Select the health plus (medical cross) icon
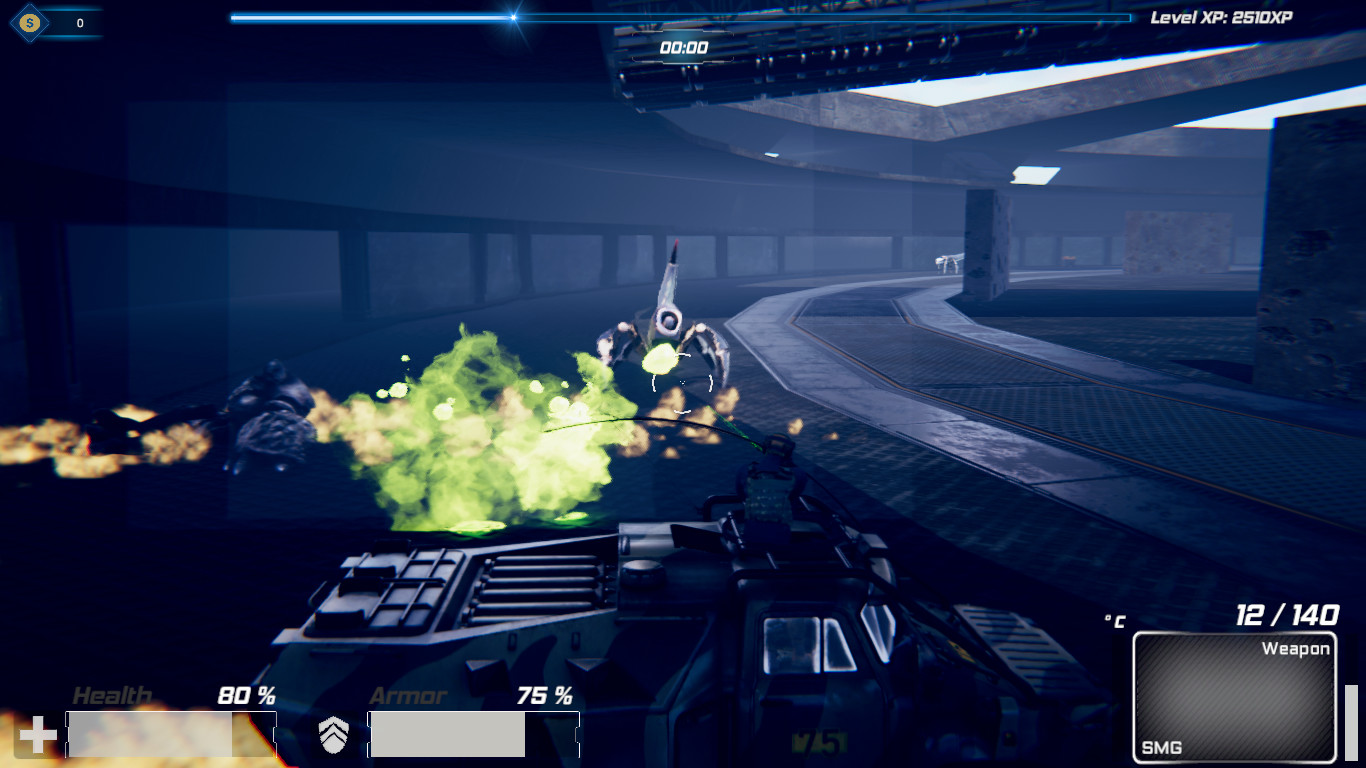The height and width of the screenshot is (768, 1366). coord(36,737)
